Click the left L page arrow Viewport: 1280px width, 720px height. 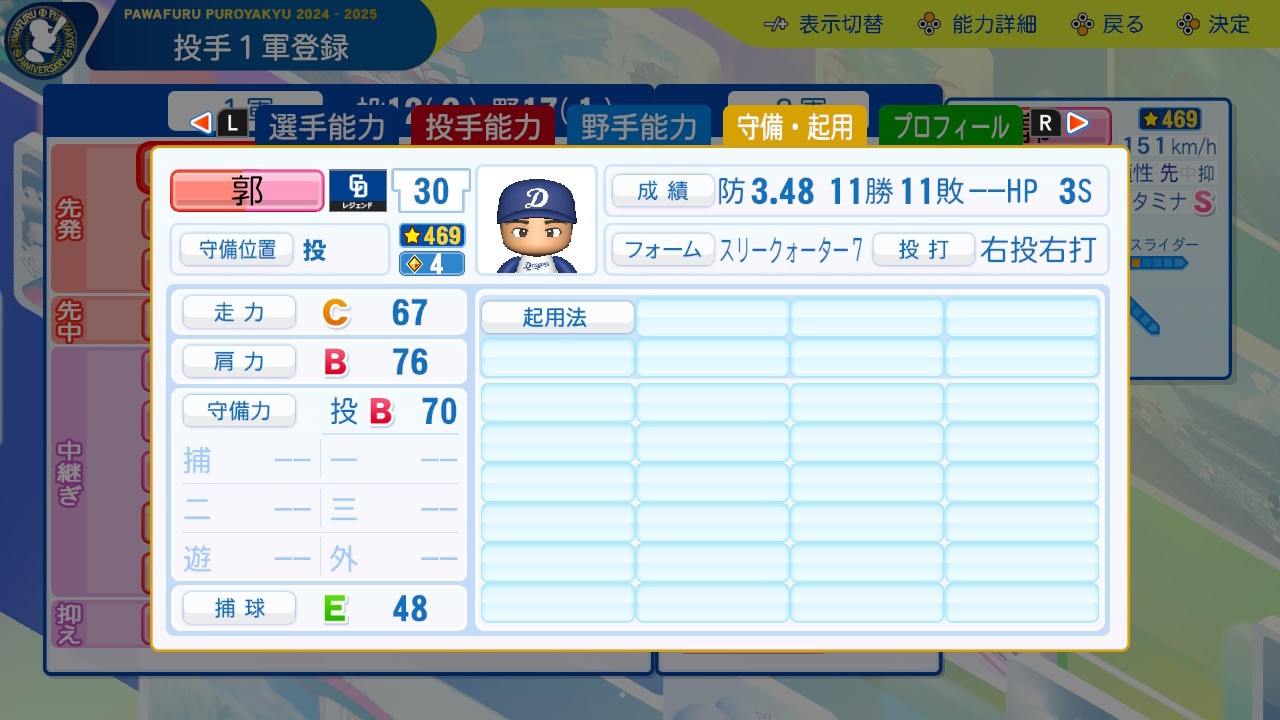click(x=203, y=123)
